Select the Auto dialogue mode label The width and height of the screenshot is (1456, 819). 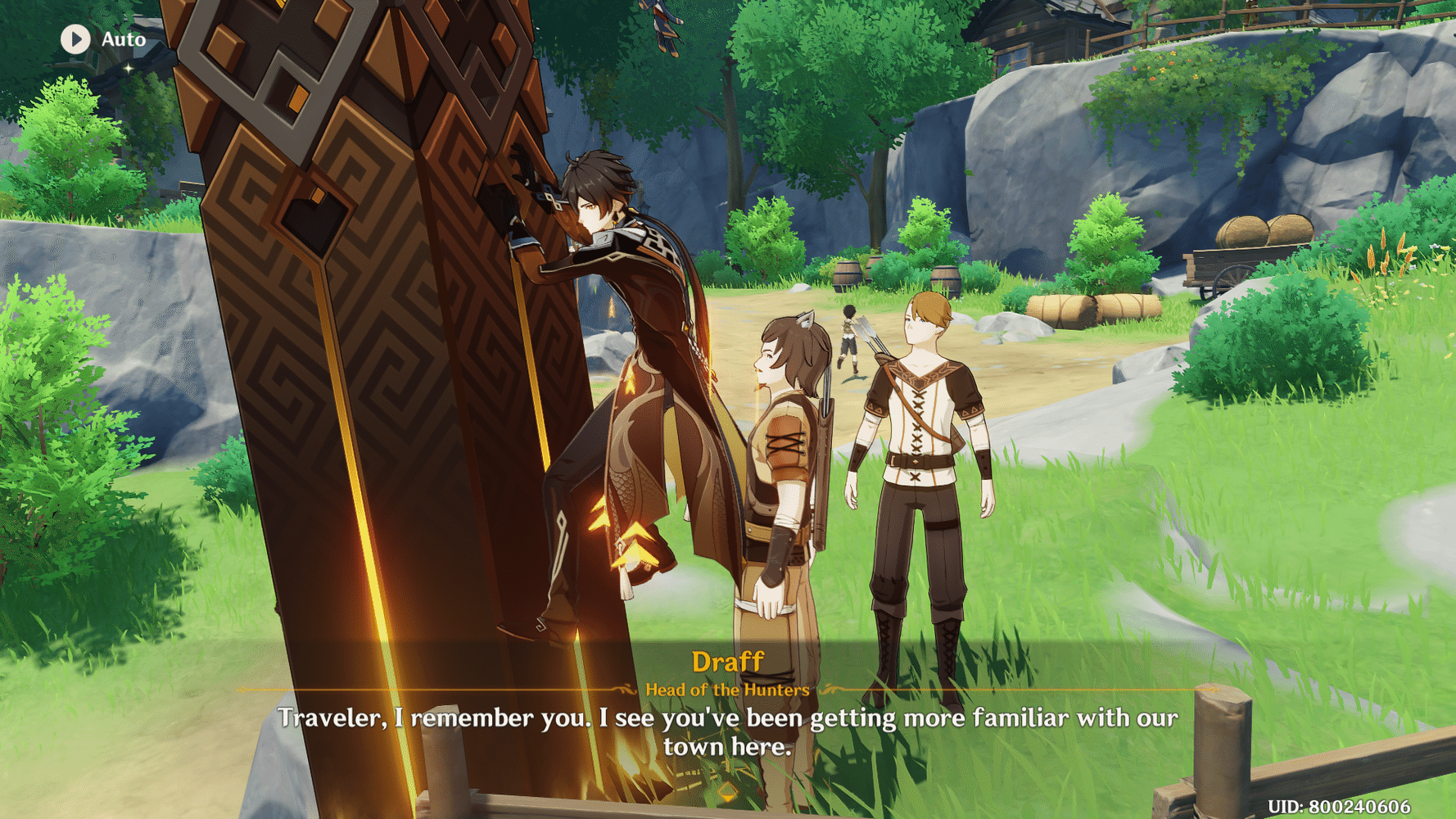(124, 38)
